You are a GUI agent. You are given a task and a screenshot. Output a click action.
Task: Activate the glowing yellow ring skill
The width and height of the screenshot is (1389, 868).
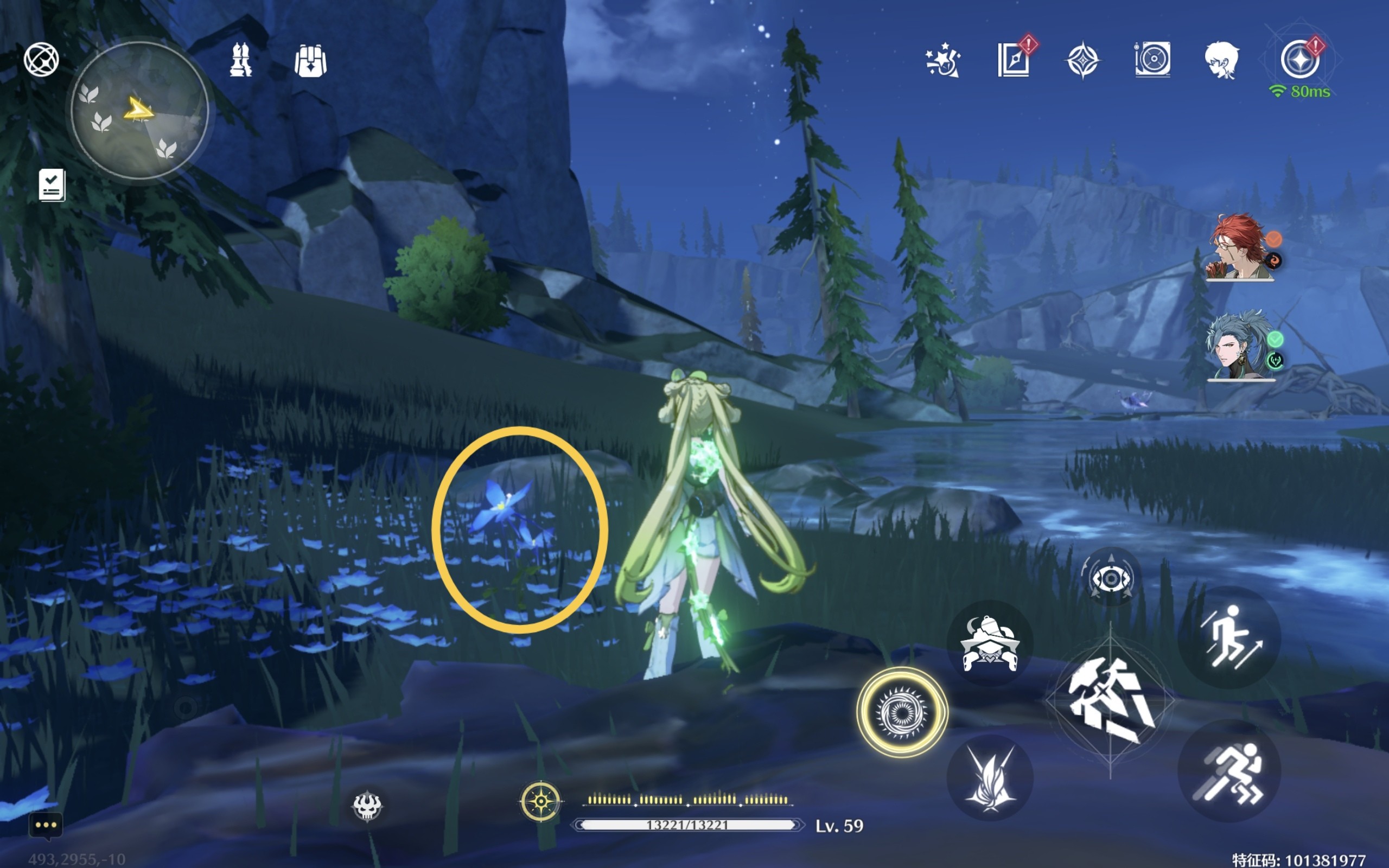click(902, 712)
